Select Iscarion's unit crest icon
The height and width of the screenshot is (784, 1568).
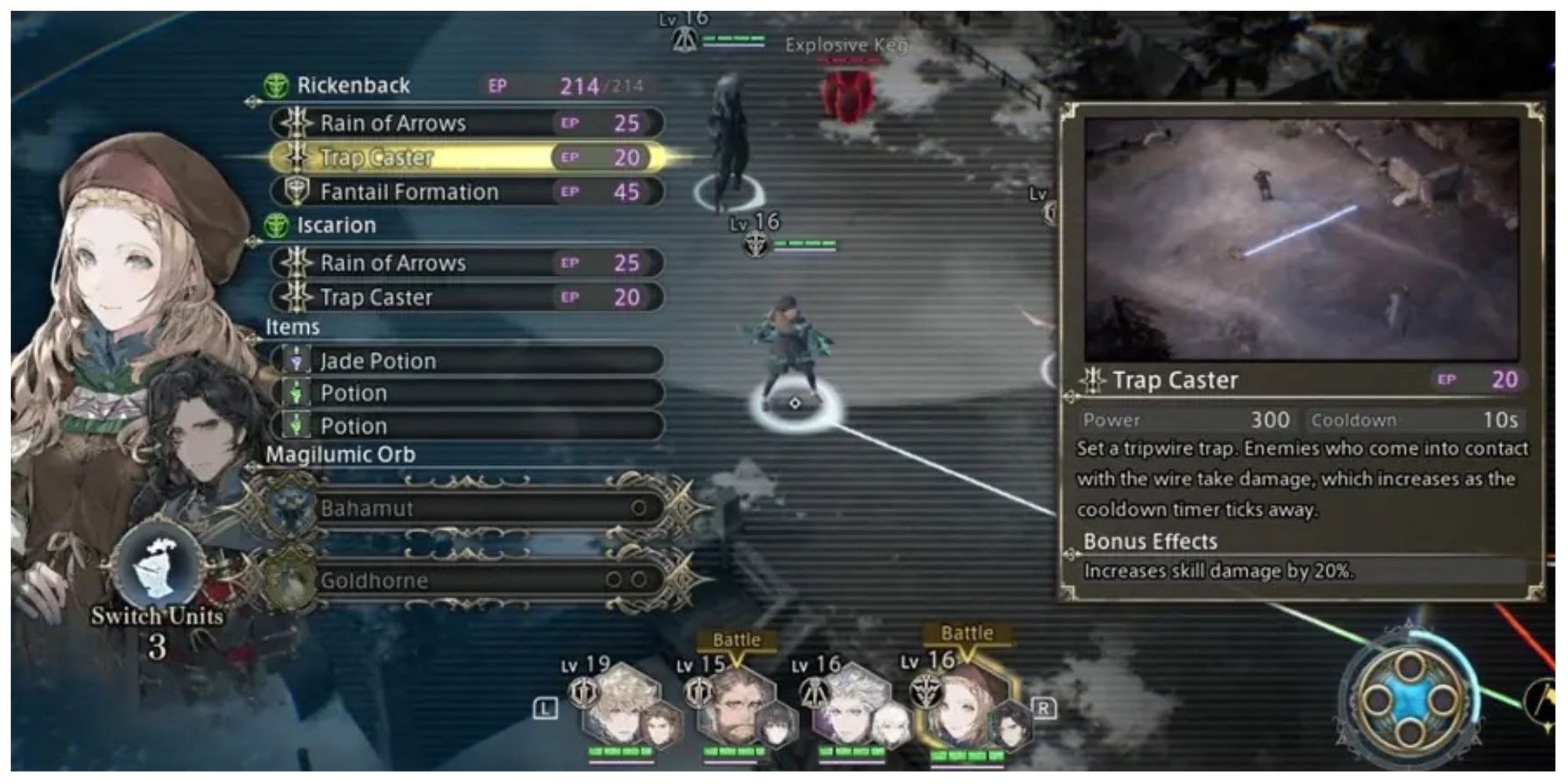point(276,226)
